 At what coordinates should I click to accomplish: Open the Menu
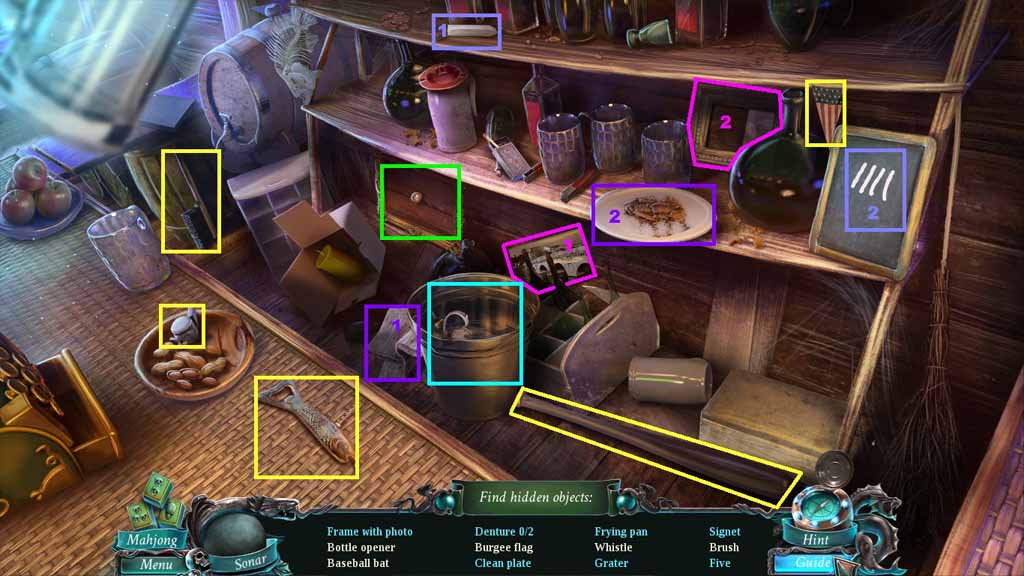tap(155, 564)
